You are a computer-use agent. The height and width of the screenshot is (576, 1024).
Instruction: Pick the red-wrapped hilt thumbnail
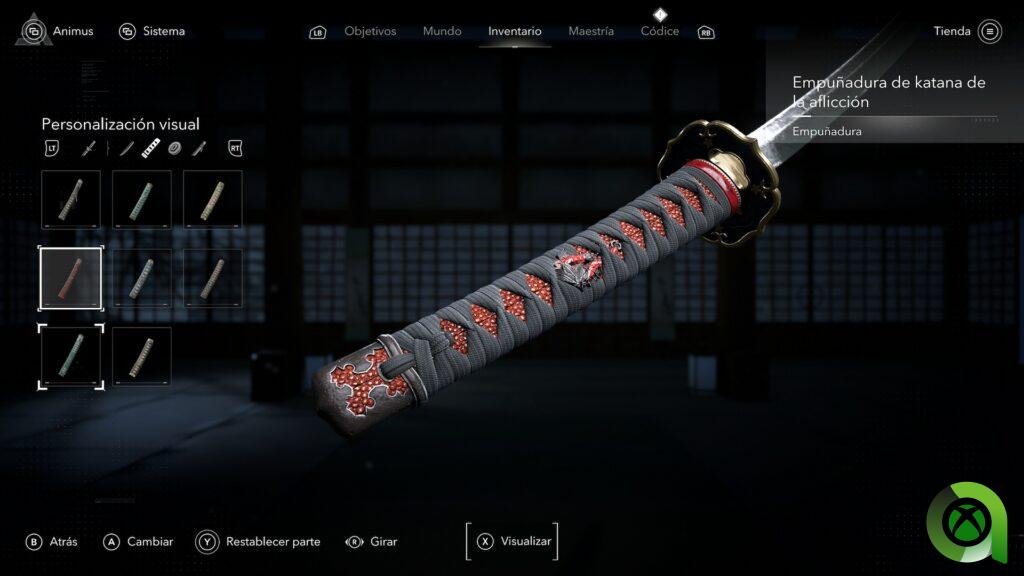[71, 278]
